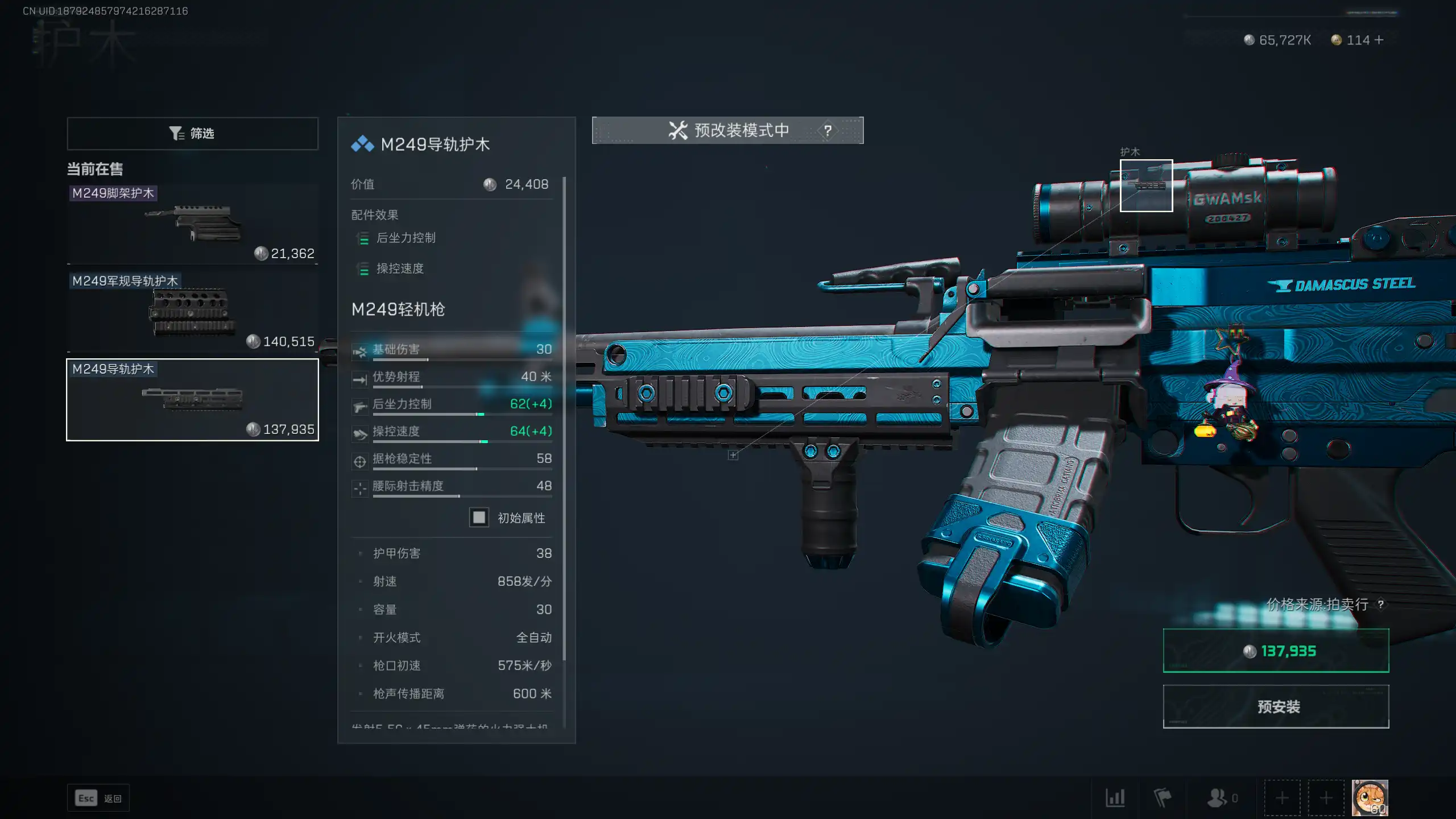The image size is (1456, 819).
Task: Click the 后坐力控制 pistol icon
Action: click(360, 404)
